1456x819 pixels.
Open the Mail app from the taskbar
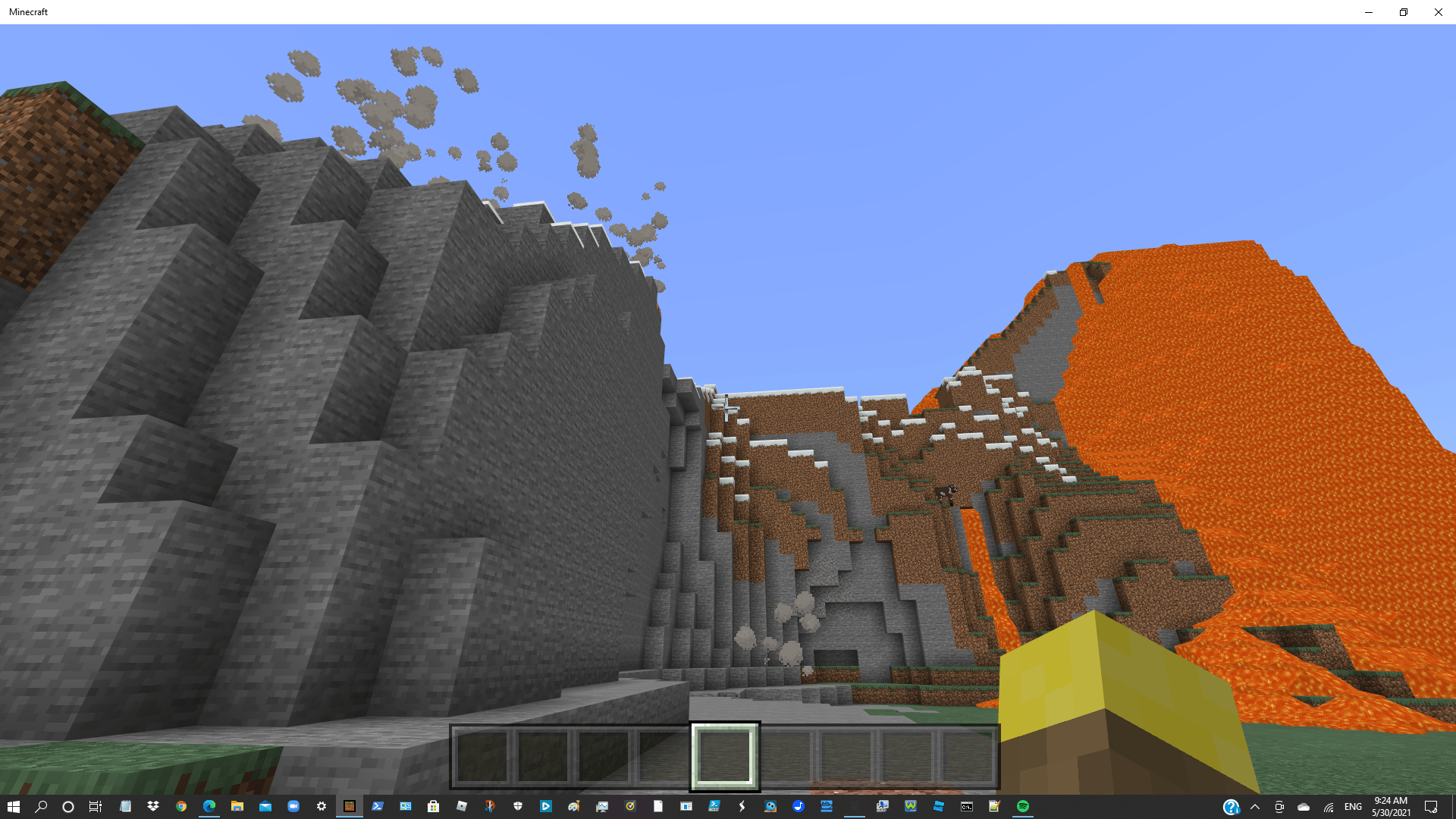266,806
